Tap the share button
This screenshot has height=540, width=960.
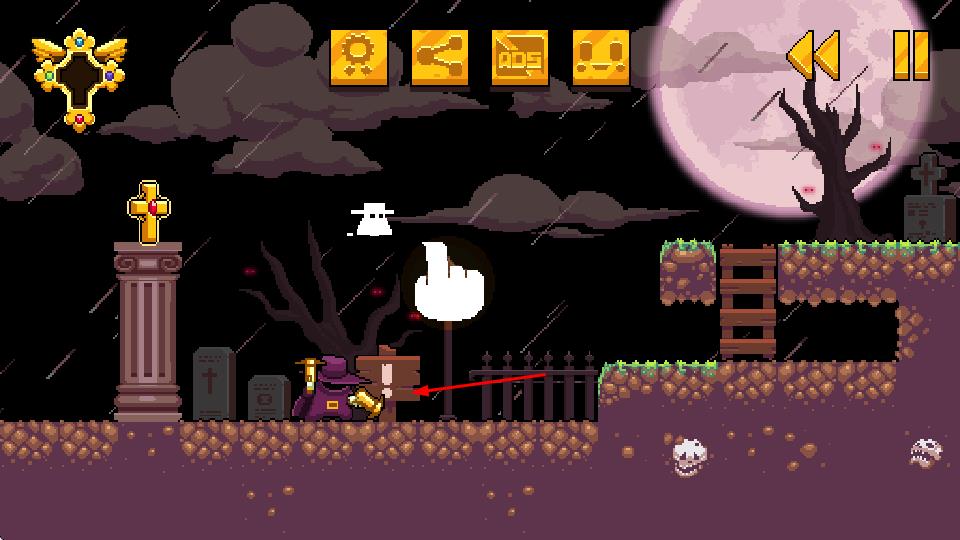[440, 57]
